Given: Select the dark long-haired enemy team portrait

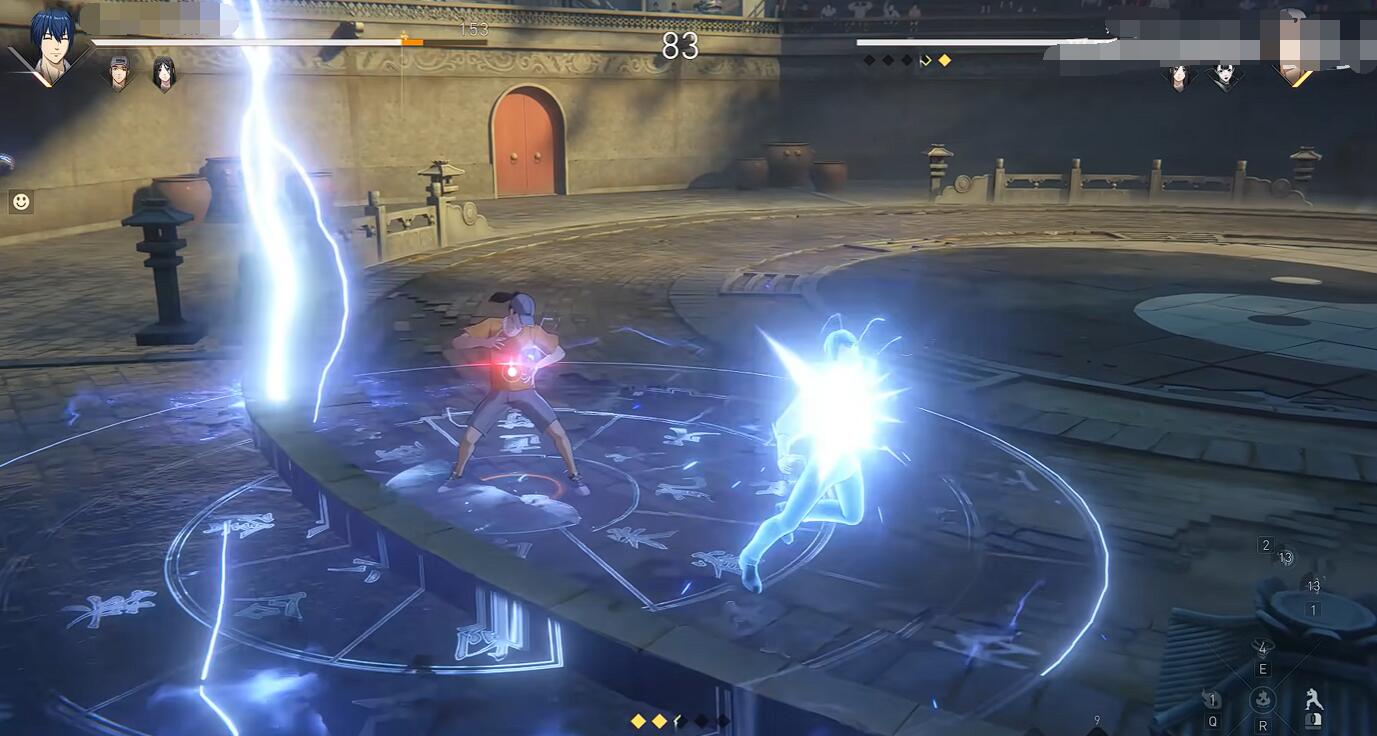Looking at the screenshot, I should pos(1179,76).
